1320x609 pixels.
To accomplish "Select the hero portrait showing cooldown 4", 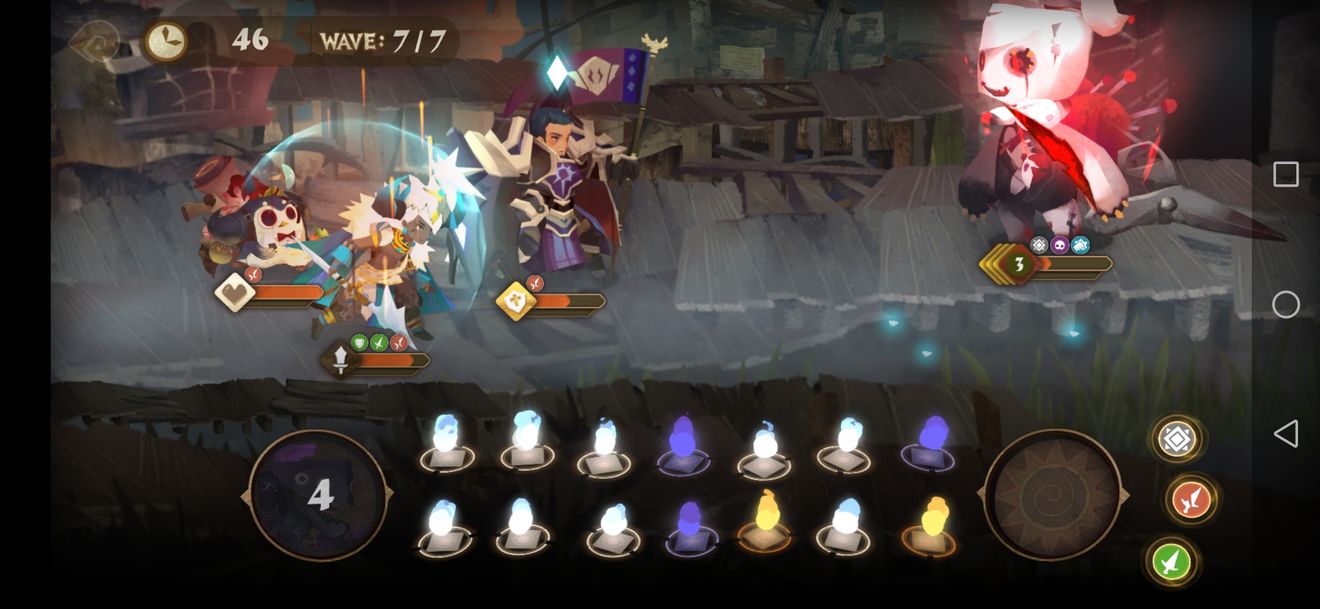I will tap(318, 495).
